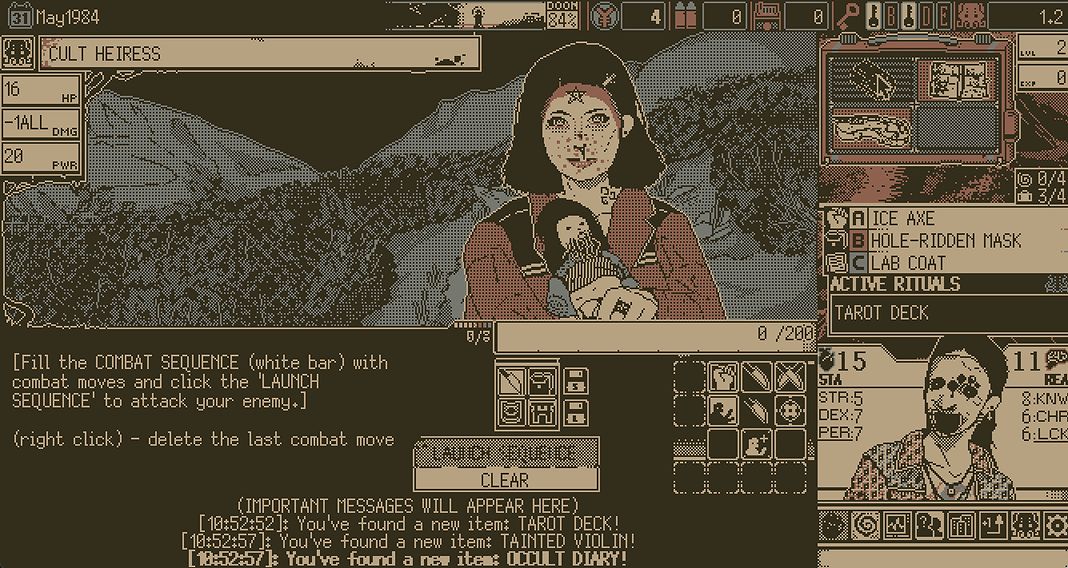Open the question mark character icon
Screen dimensions: 1068x568
pyautogui.click(x=929, y=525)
